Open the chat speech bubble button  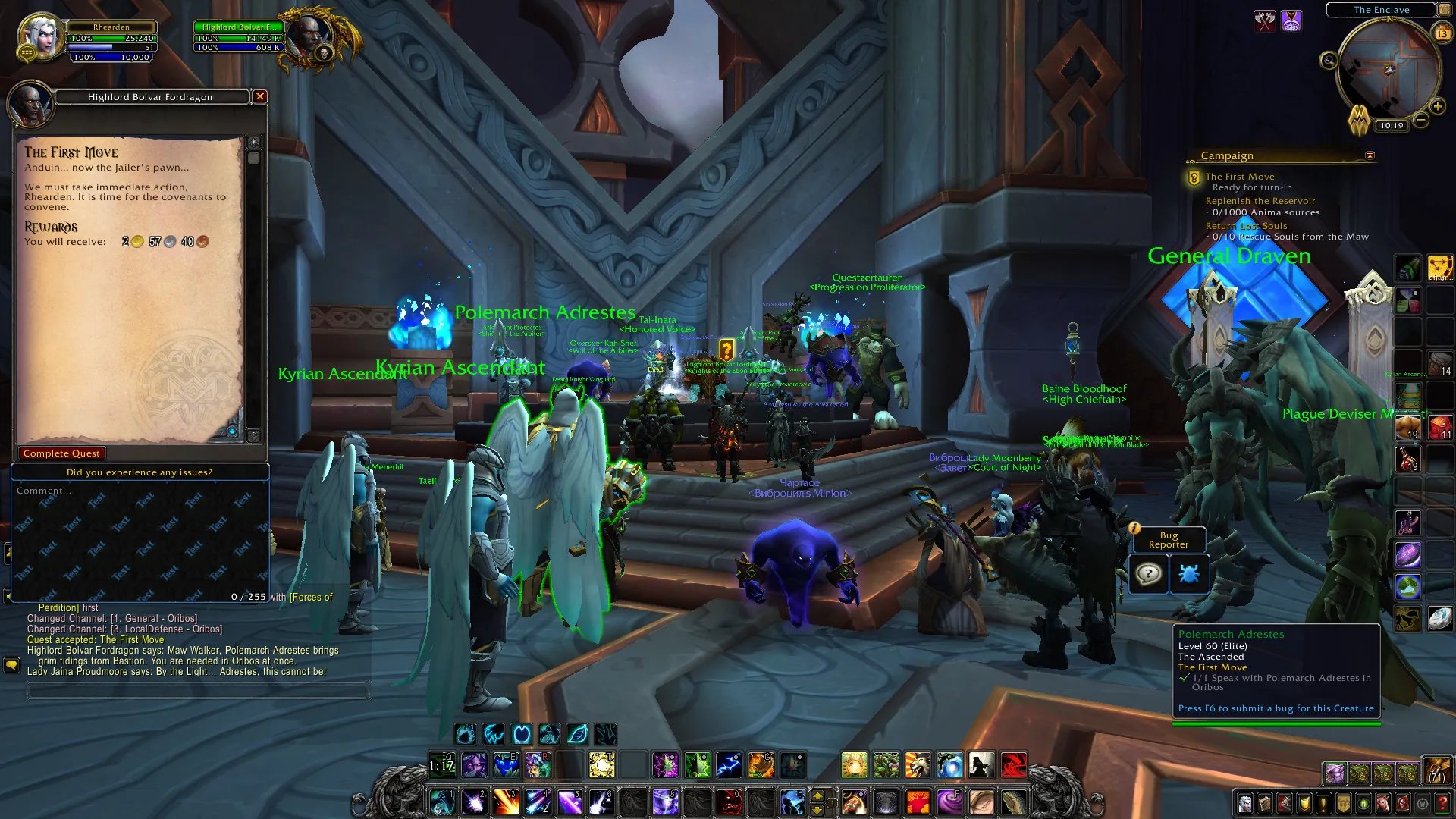tap(11, 665)
